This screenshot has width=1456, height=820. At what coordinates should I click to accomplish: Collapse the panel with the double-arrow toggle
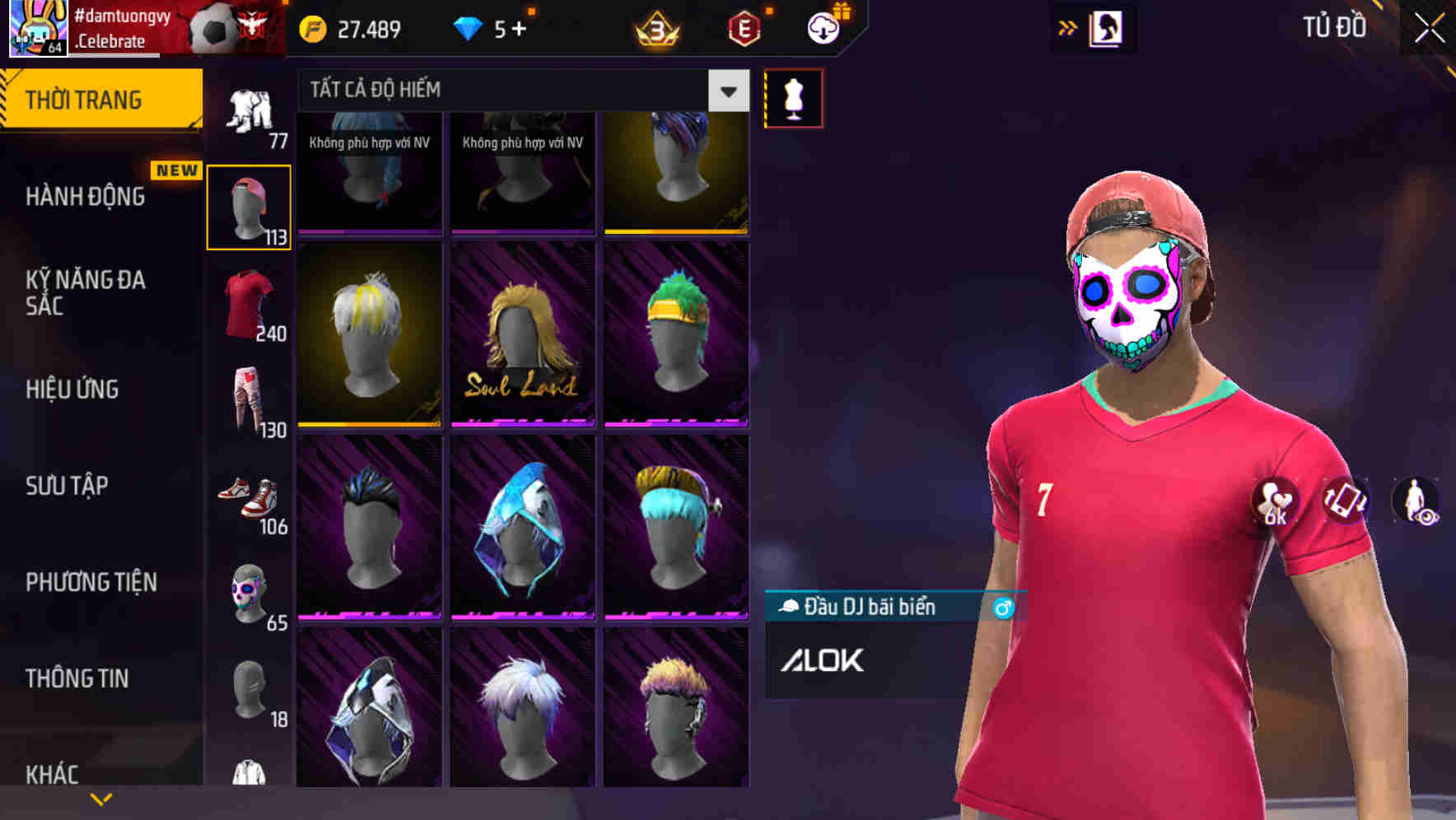(x=1068, y=26)
